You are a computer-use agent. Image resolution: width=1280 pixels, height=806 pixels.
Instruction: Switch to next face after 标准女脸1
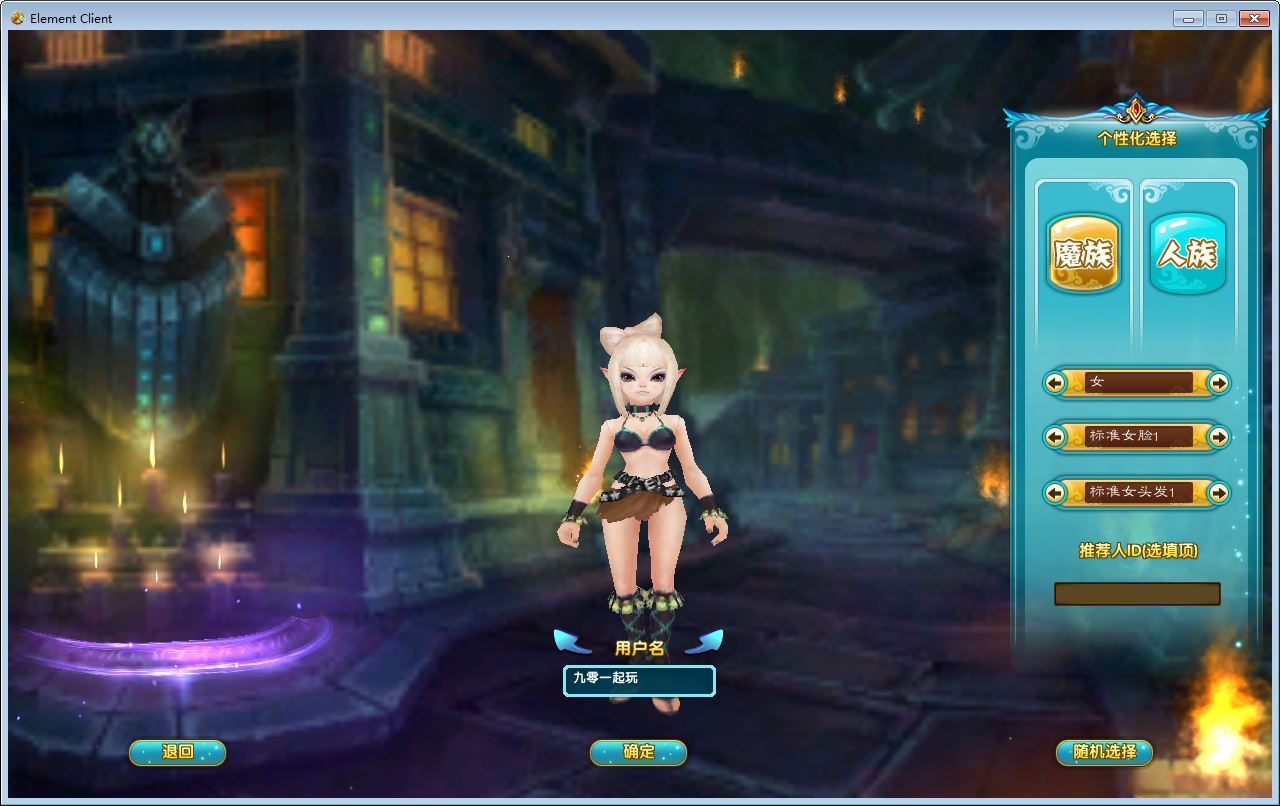pyautogui.click(x=1218, y=437)
